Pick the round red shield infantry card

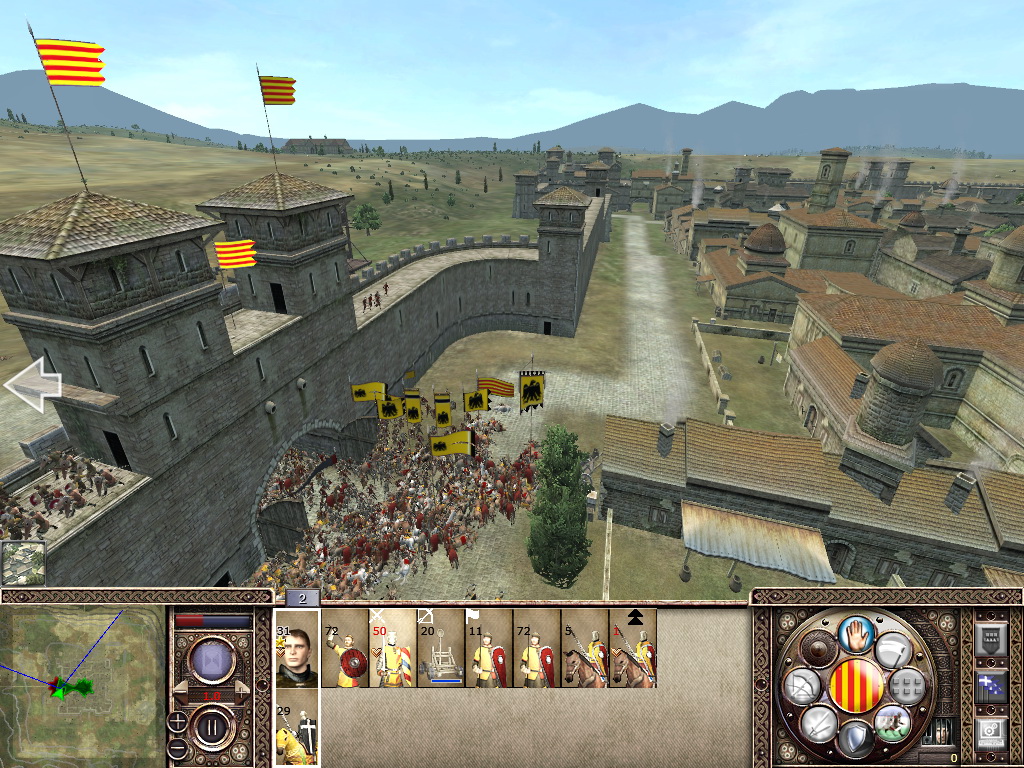tap(344, 648)
